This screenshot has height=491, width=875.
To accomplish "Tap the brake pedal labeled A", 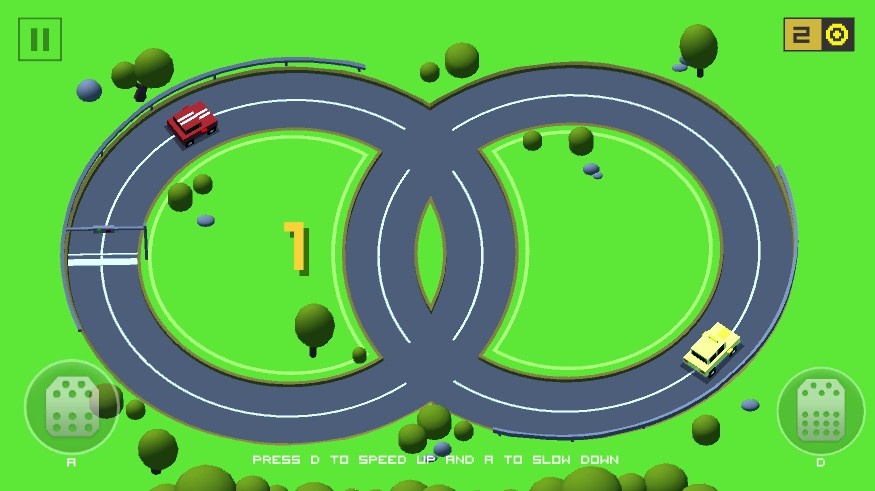I will point(71,407).
